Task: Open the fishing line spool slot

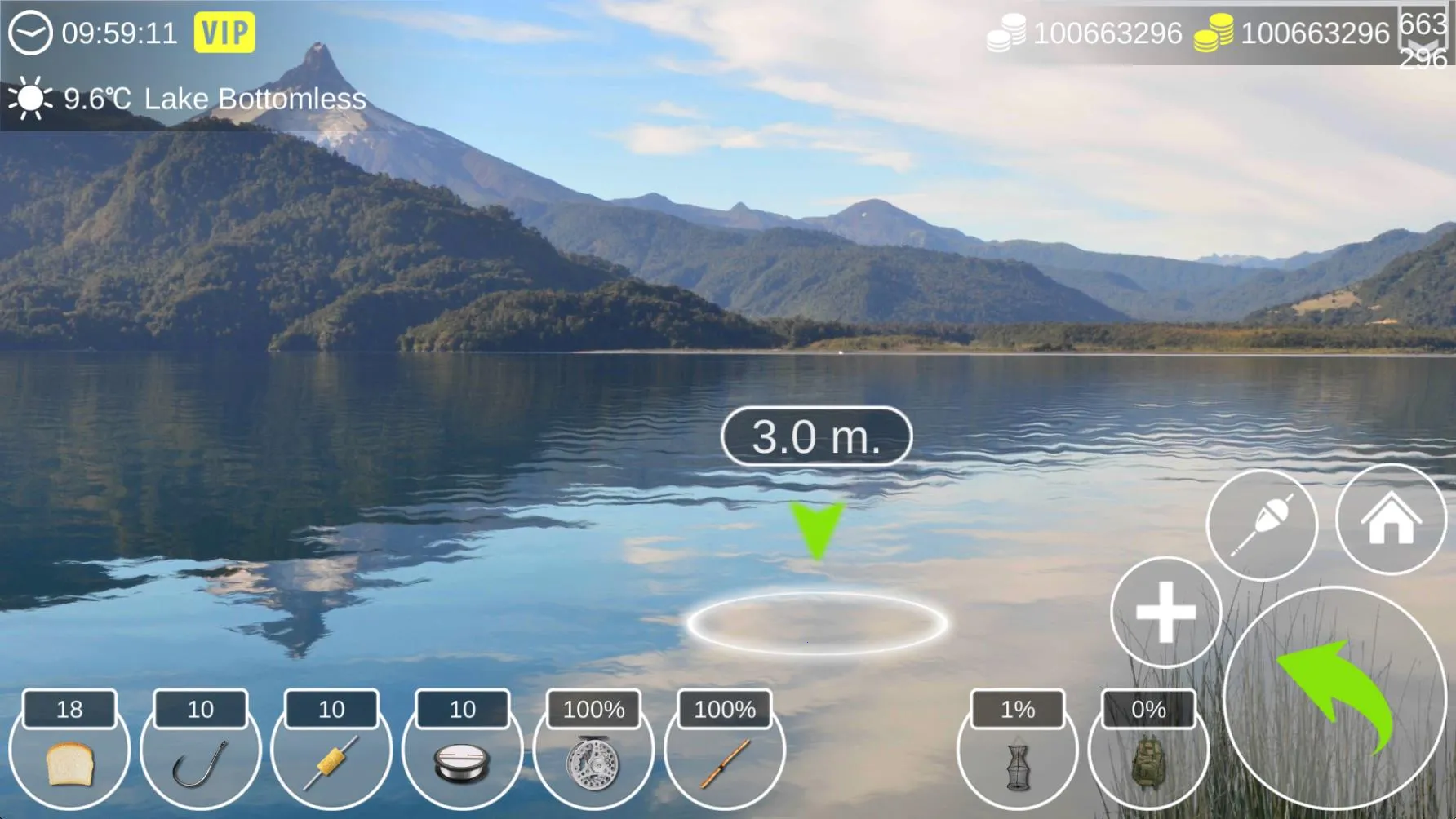Action: coord(461,763)
